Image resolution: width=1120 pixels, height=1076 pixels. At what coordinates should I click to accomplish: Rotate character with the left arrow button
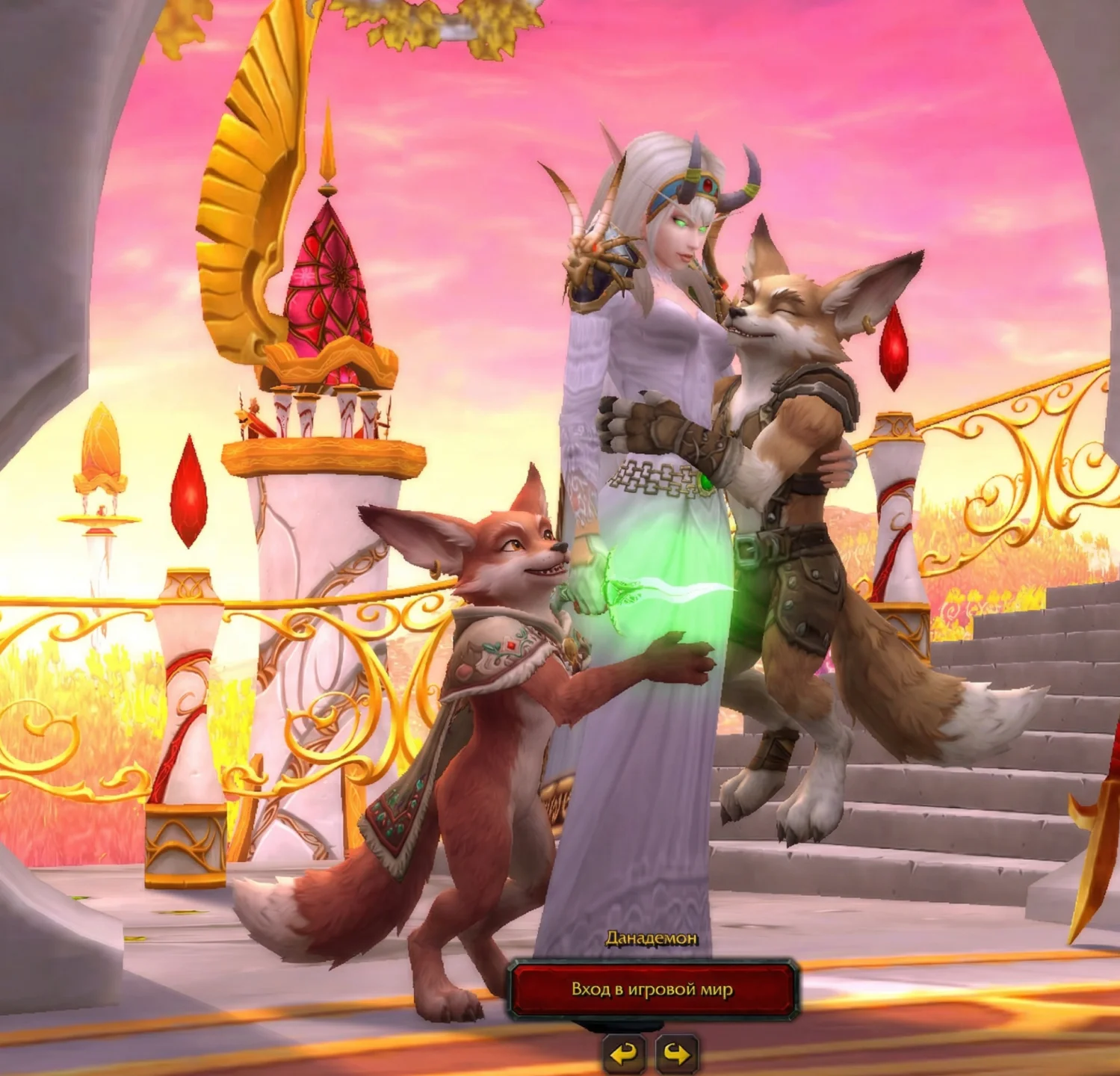(625, 1054)
